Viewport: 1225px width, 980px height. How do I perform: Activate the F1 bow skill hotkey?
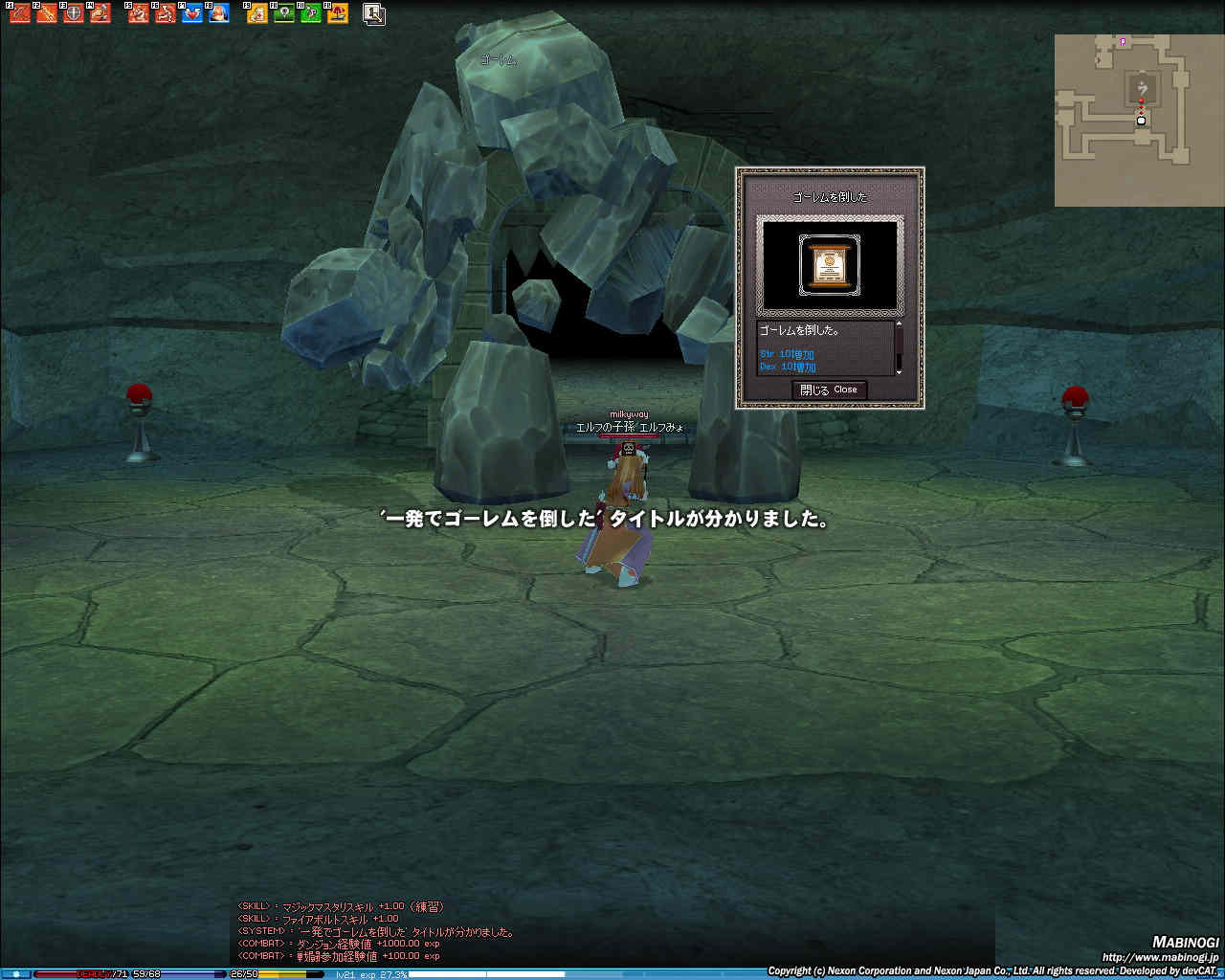[20, 13]
